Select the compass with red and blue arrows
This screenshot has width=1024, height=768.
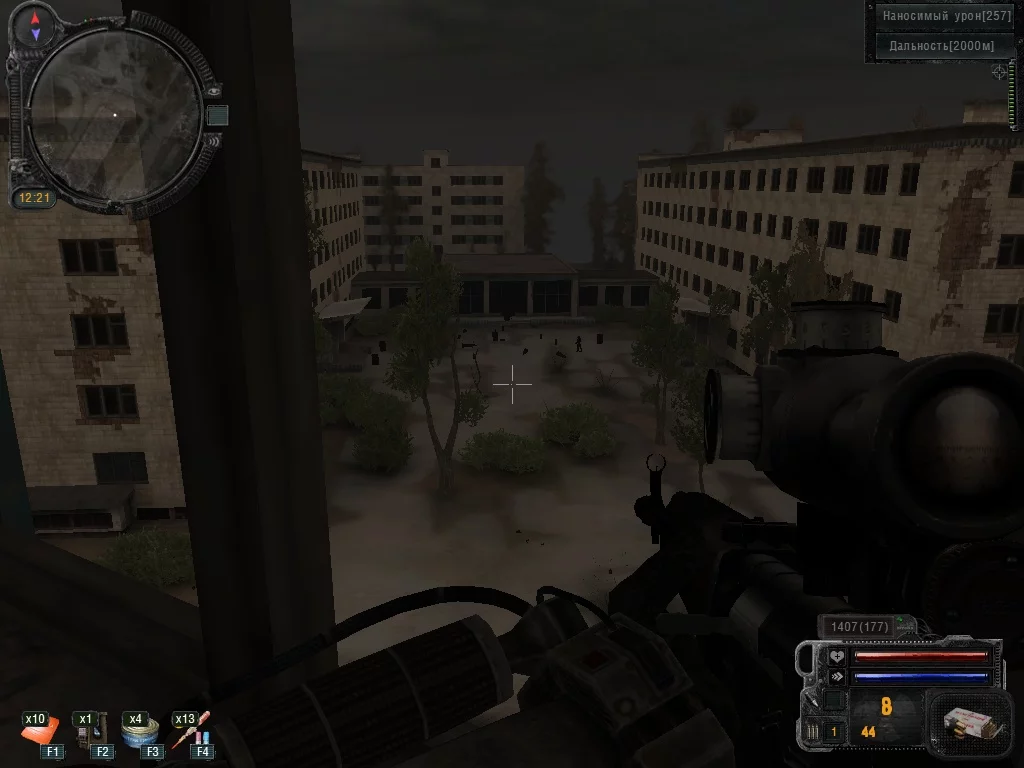pos(36,26)
